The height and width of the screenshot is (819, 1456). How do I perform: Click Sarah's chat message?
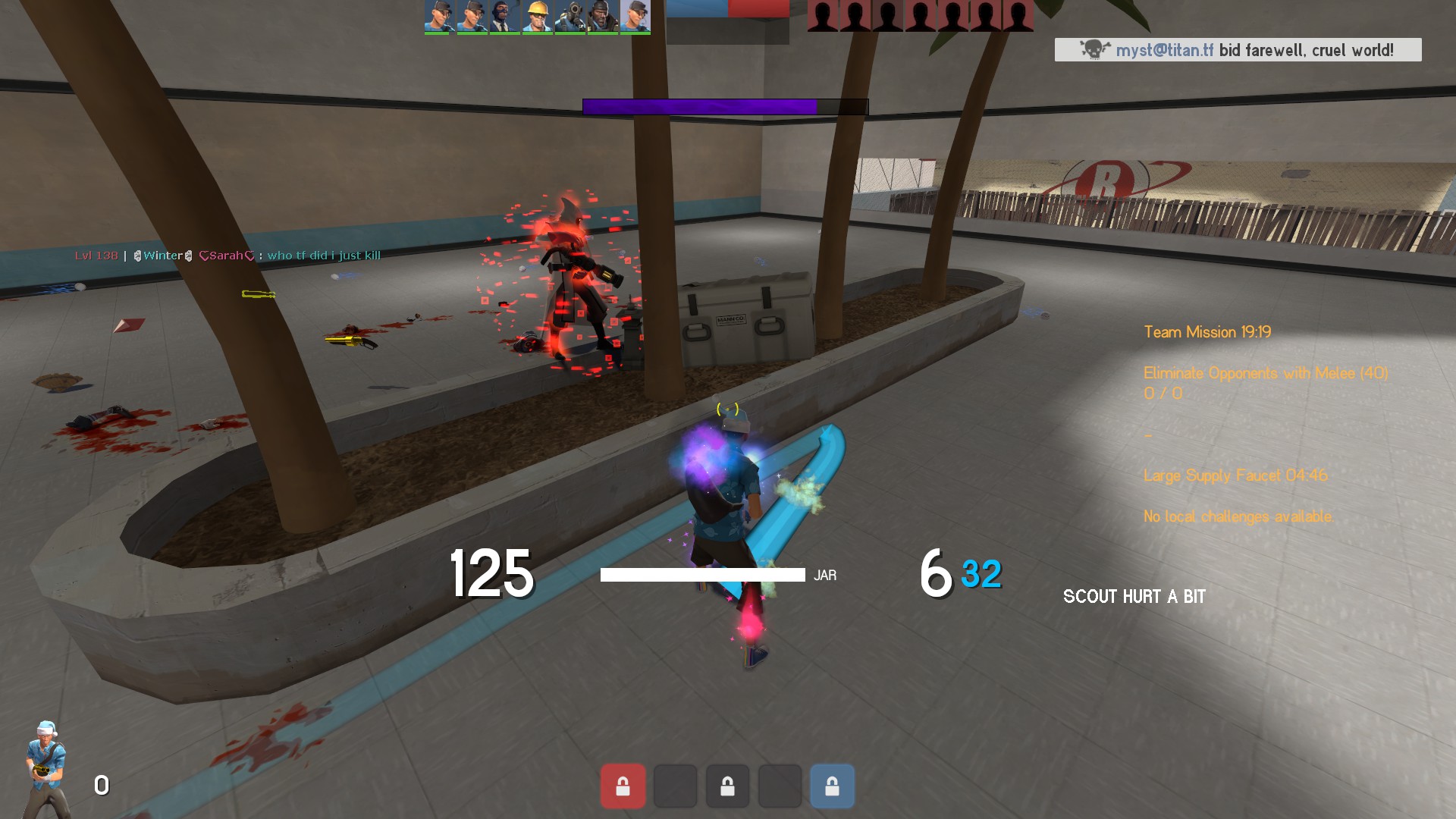point(227,256)
